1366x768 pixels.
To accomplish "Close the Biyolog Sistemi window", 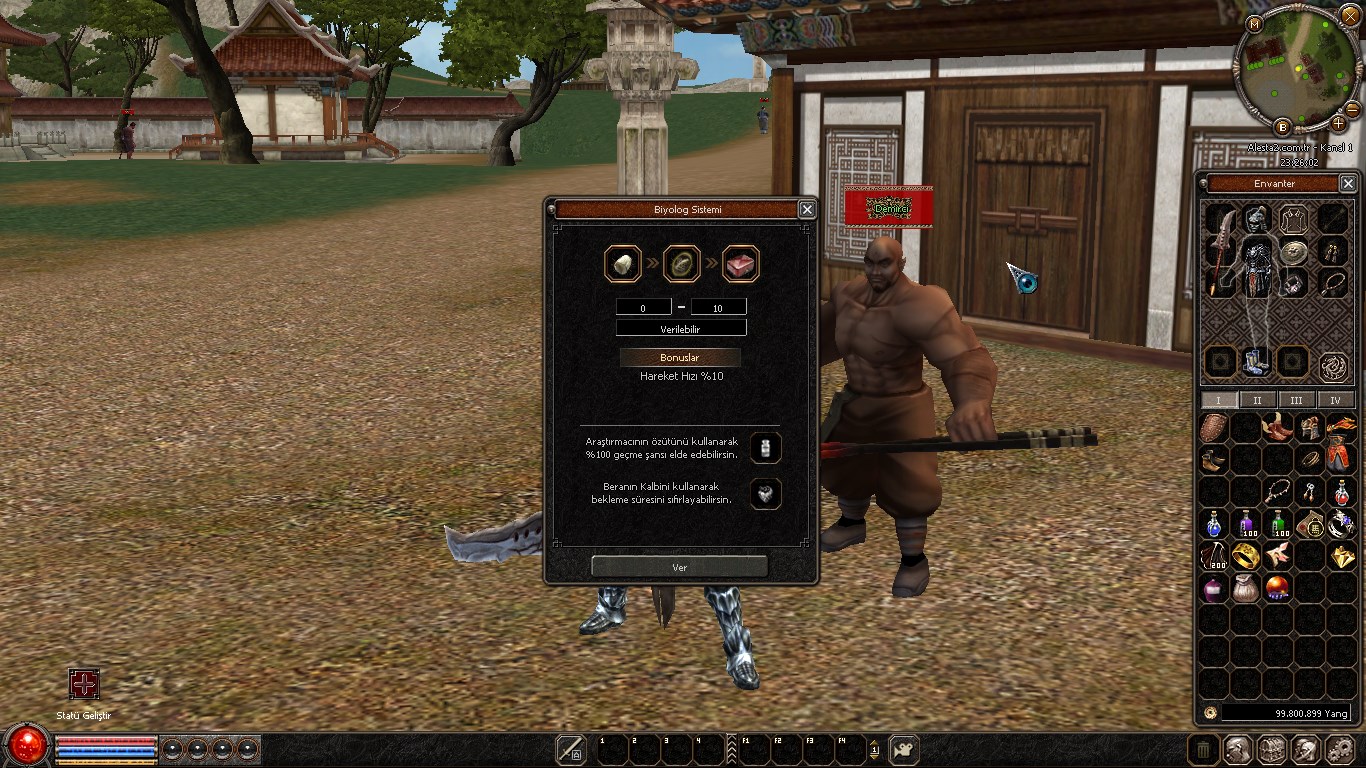I will 807,209.
